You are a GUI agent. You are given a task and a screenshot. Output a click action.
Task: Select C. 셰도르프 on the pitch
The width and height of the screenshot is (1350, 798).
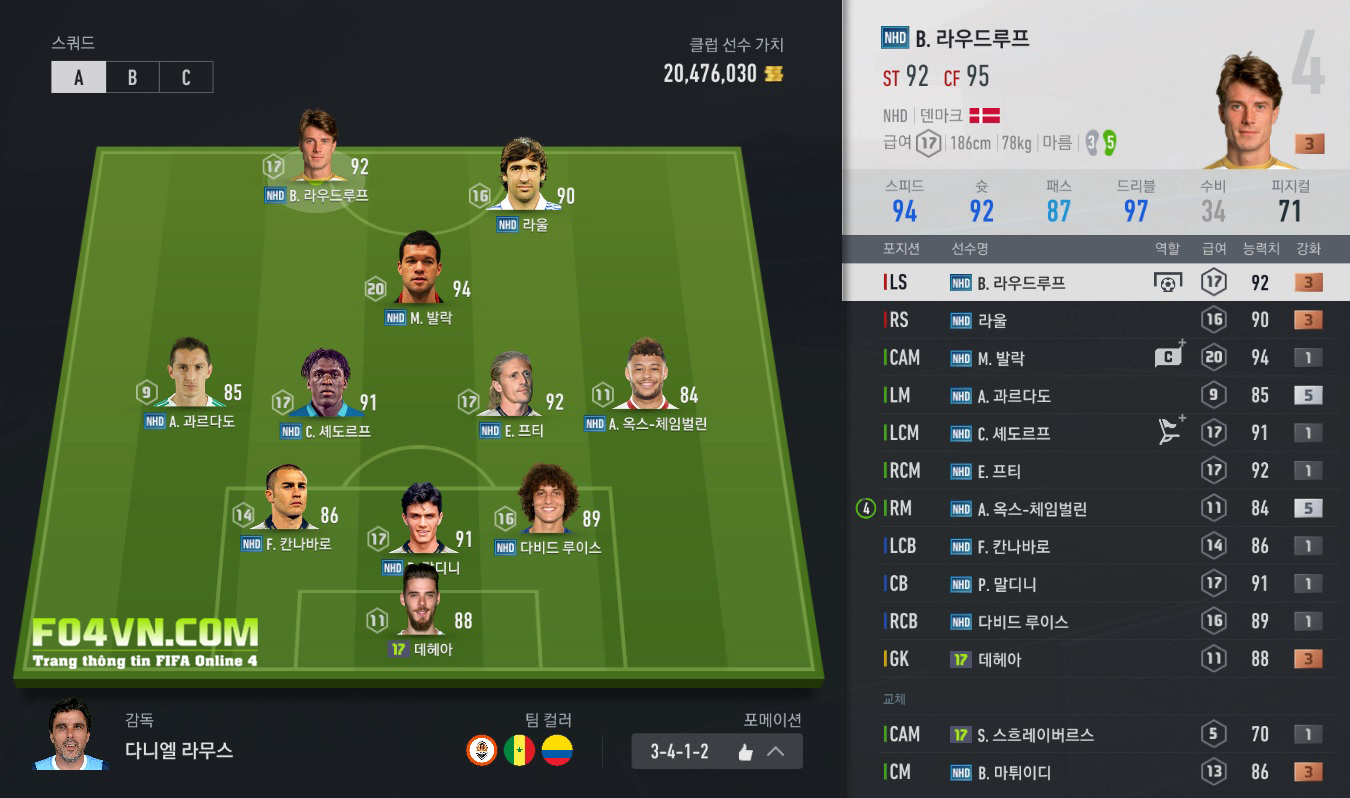[326, 385]
